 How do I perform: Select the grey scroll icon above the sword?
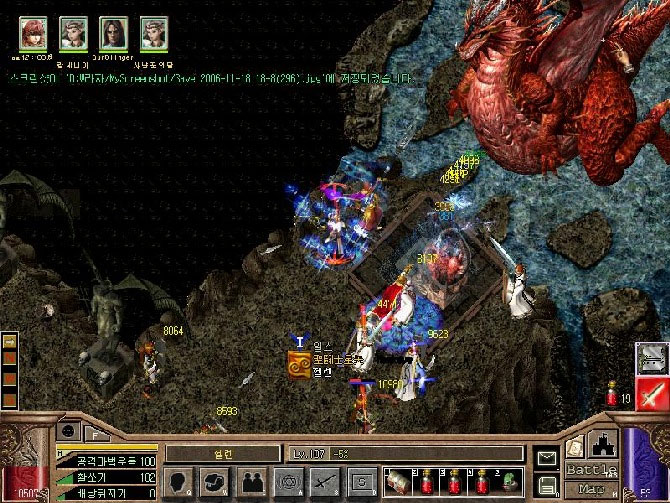tap(652, 357)
